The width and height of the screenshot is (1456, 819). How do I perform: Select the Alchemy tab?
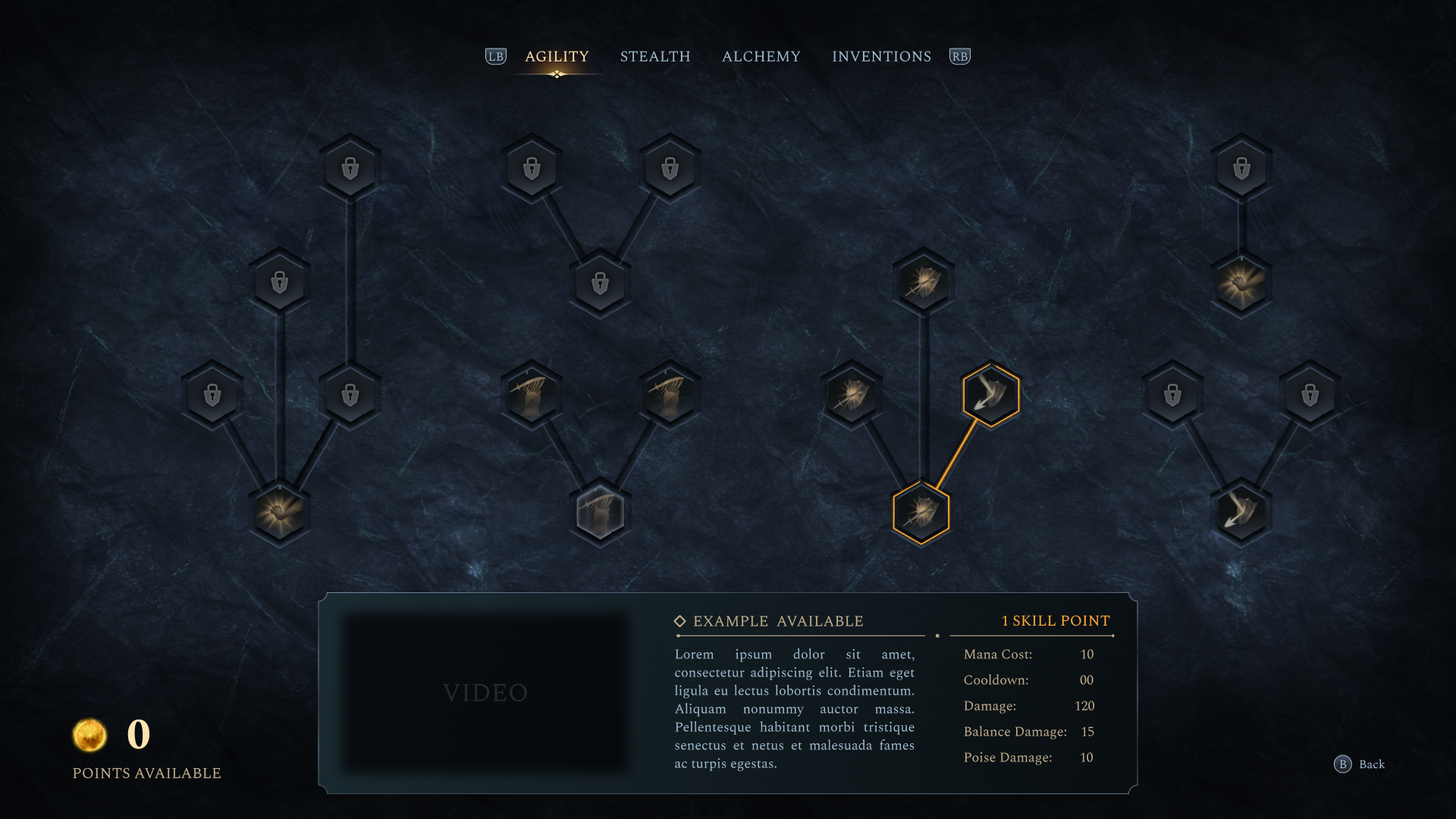click(761, 57)
